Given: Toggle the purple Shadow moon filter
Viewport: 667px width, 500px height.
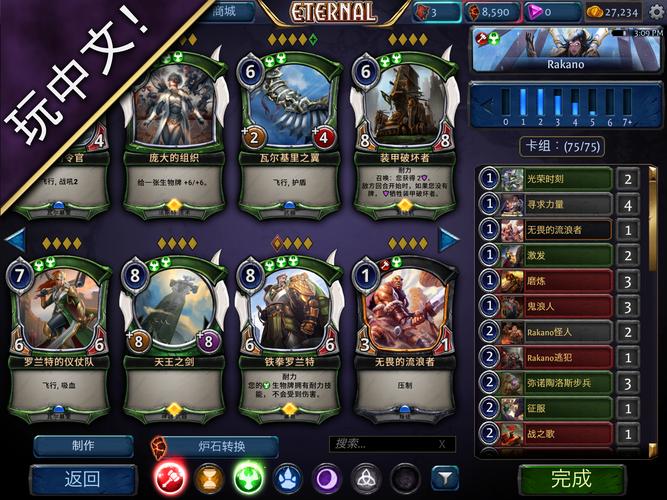Looking at the screenshot, I should [x=326, y=478].
